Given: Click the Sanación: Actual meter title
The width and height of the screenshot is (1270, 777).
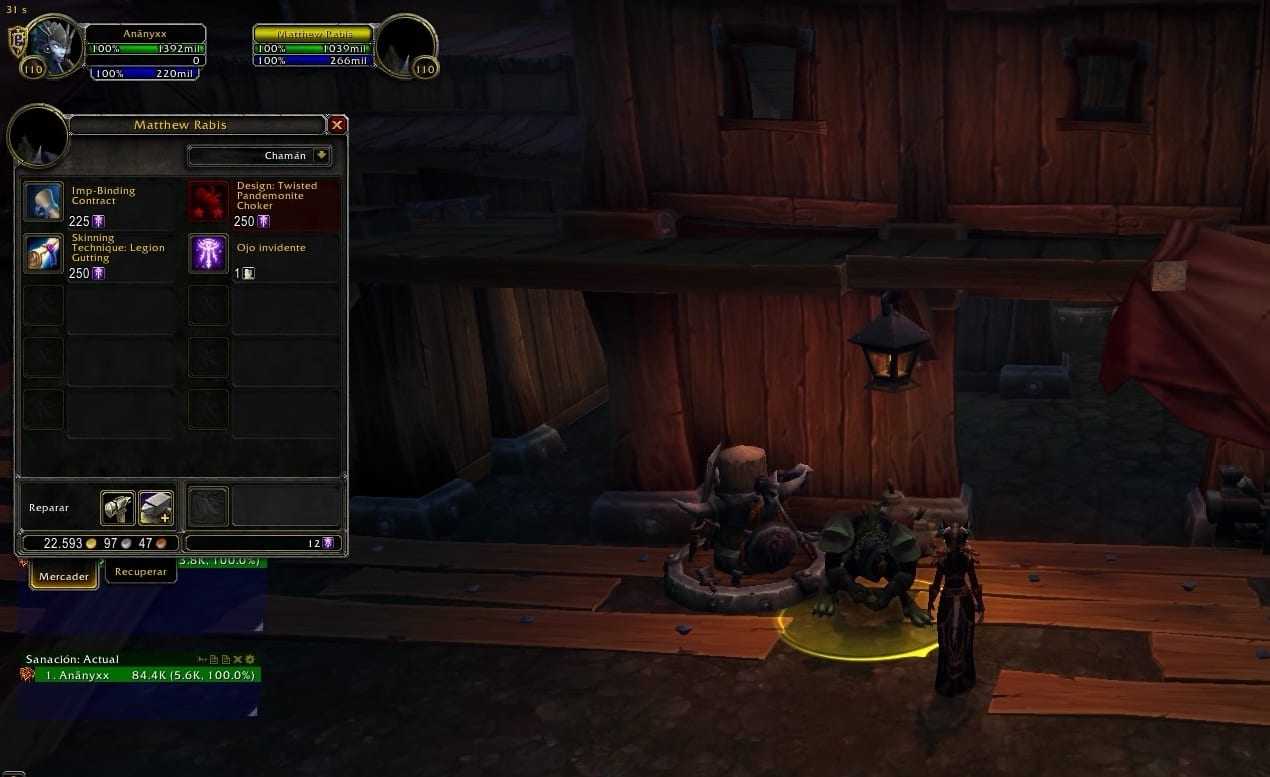Looking at the screenshot, I should click(x=72, y=659).
